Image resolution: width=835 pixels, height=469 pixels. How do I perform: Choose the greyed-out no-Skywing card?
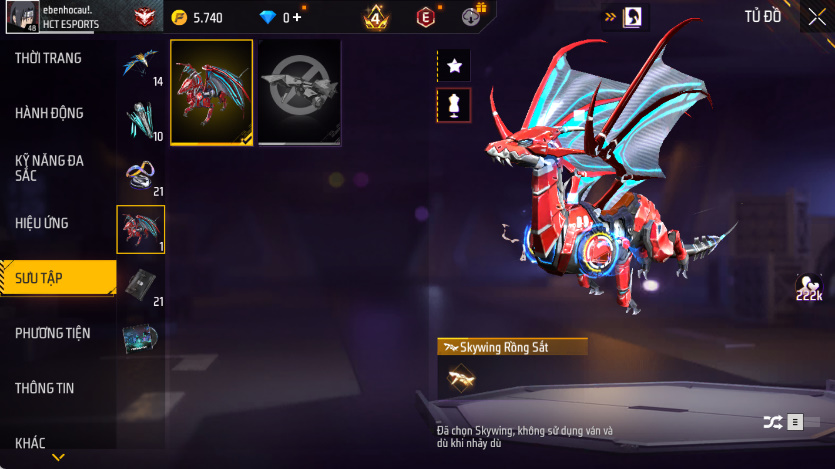(x=299, y=93)
